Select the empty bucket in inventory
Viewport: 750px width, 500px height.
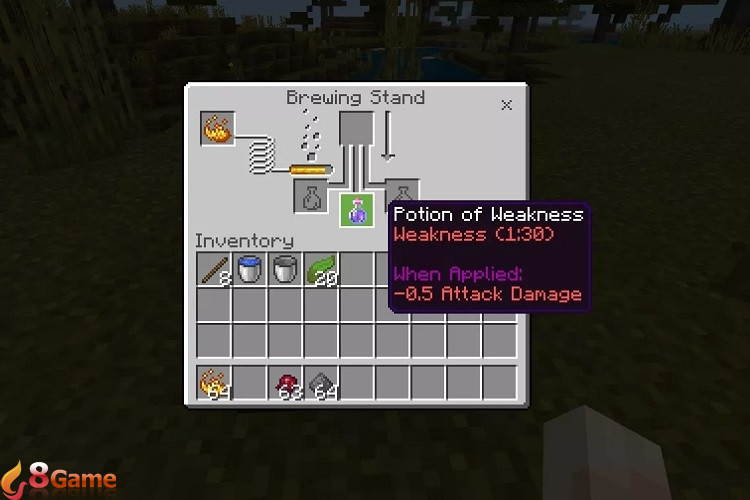point(286,269)
